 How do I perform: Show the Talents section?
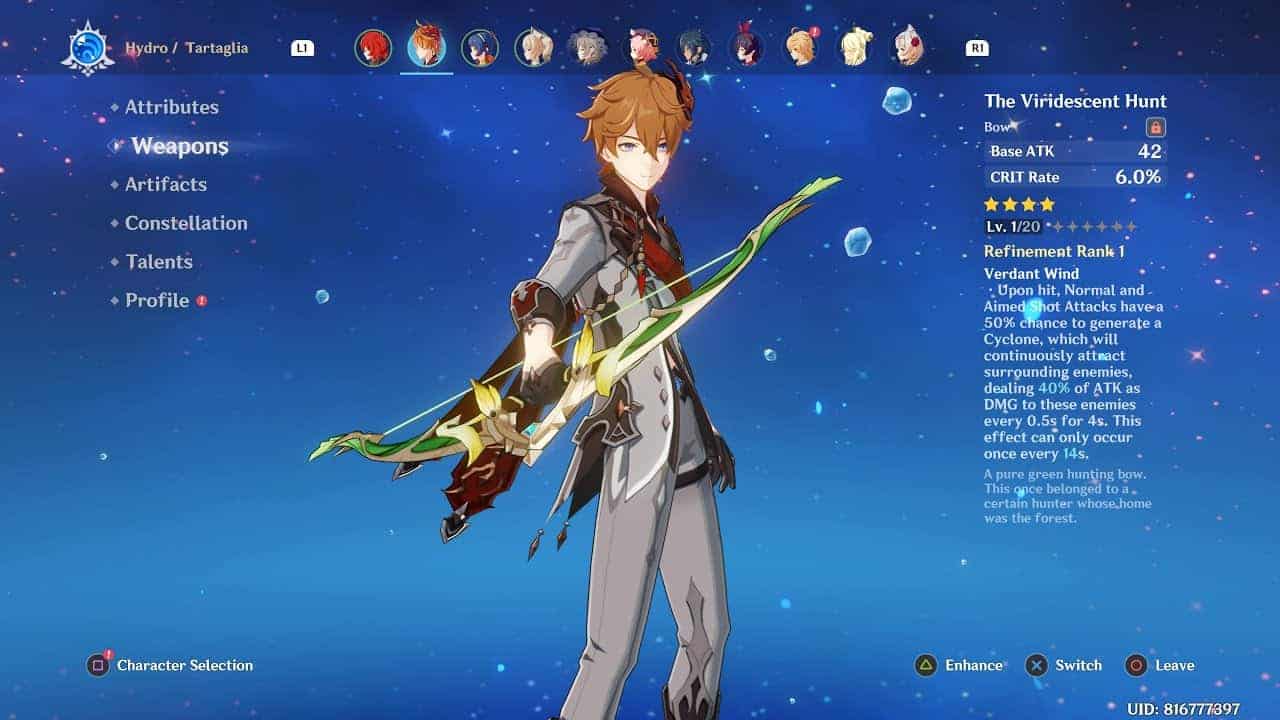click(158, 262)
